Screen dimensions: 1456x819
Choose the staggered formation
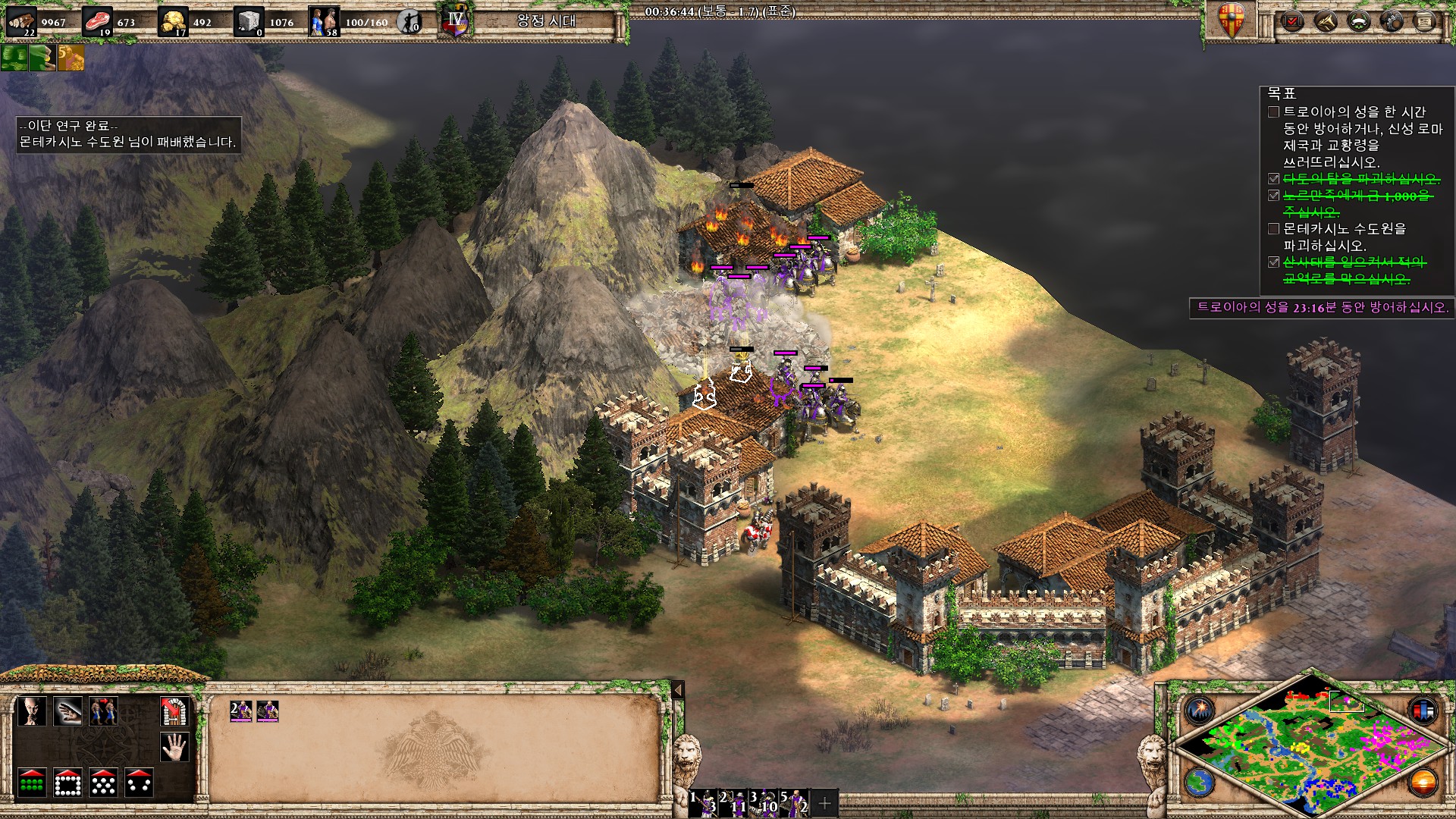tap(103, 783)
